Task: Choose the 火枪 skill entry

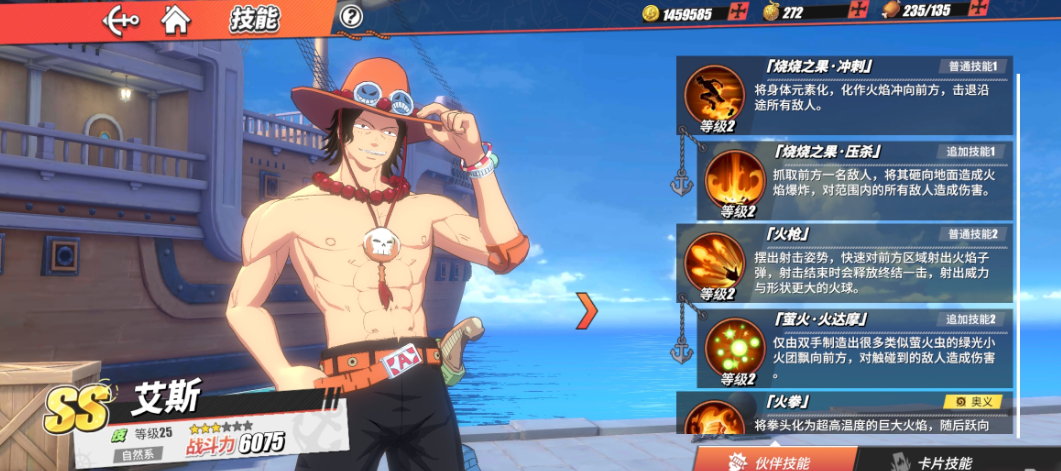Action: pyautogui.click(x=845, y=262)
